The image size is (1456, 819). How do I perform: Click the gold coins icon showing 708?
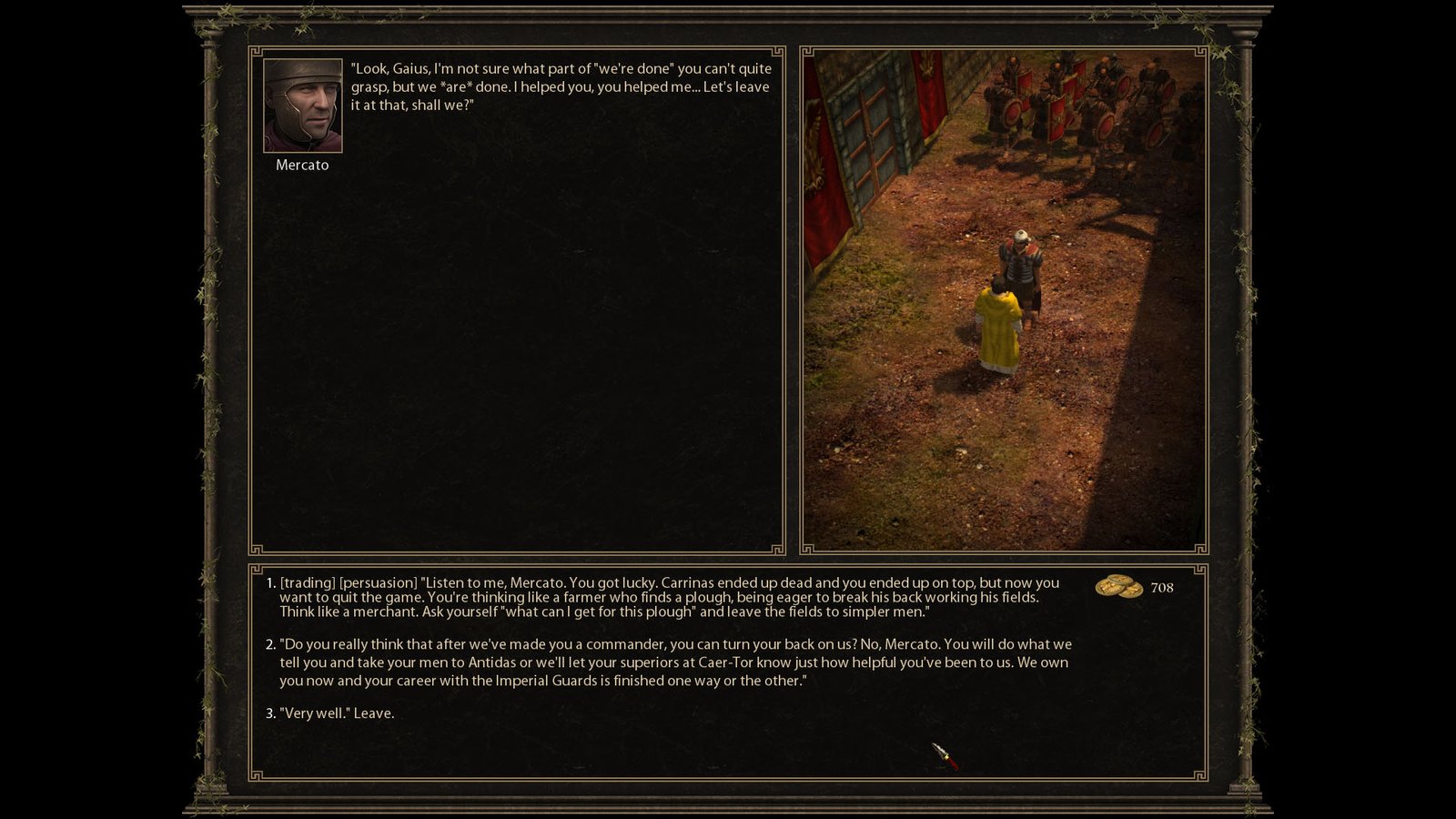[x=1117, y=589]
